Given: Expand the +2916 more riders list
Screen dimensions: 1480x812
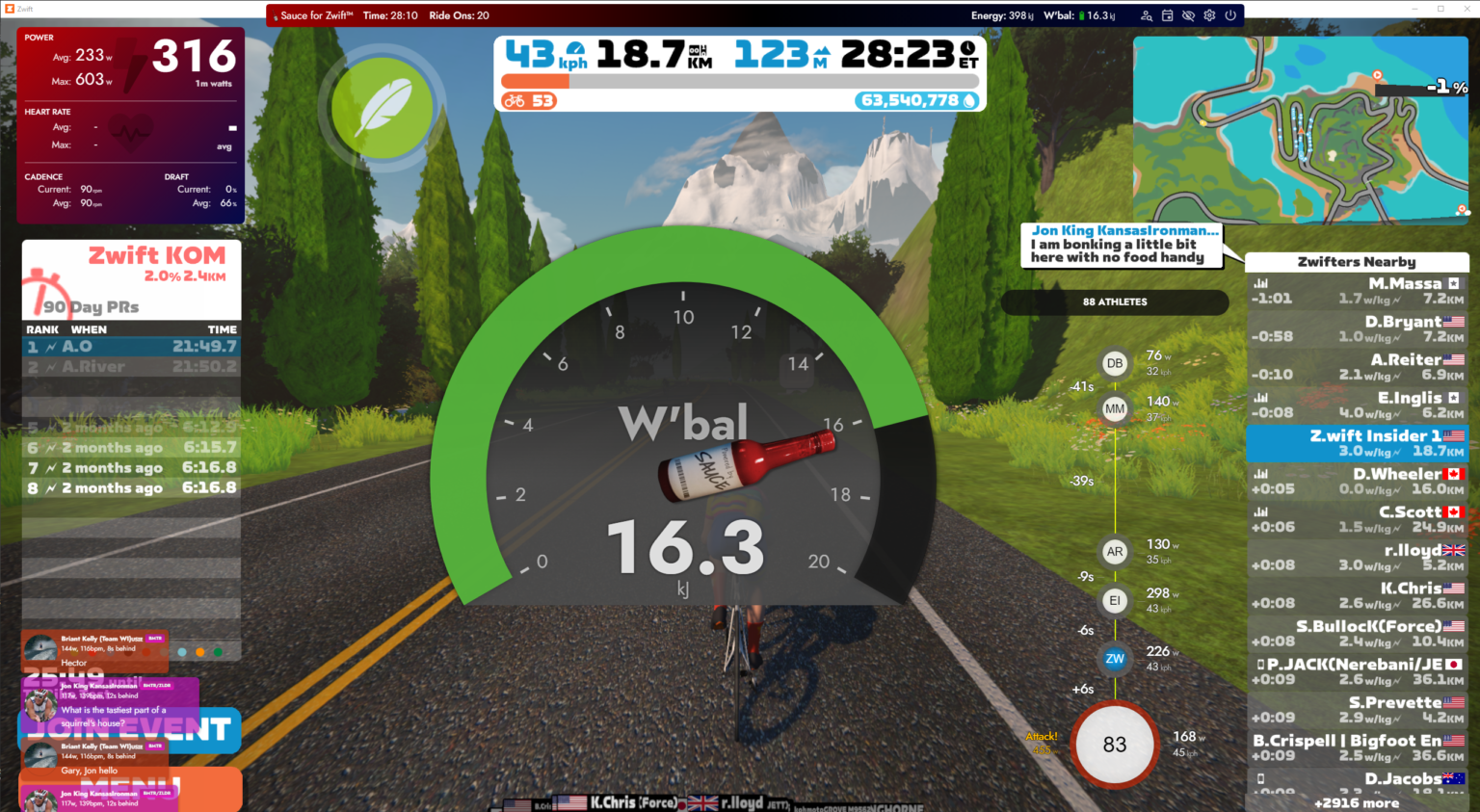Looking at the screenshot, I should pos(1357,802).
